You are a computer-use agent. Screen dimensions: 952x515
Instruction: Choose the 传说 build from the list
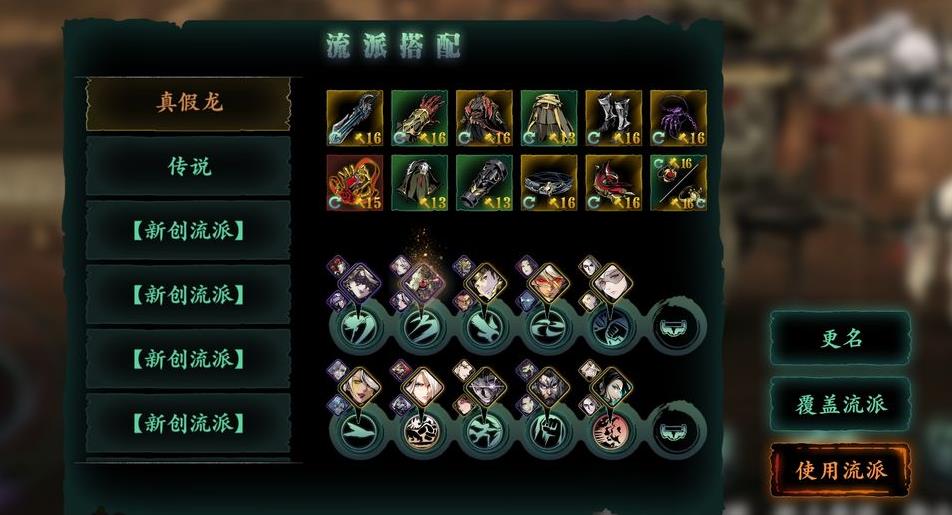188,166
